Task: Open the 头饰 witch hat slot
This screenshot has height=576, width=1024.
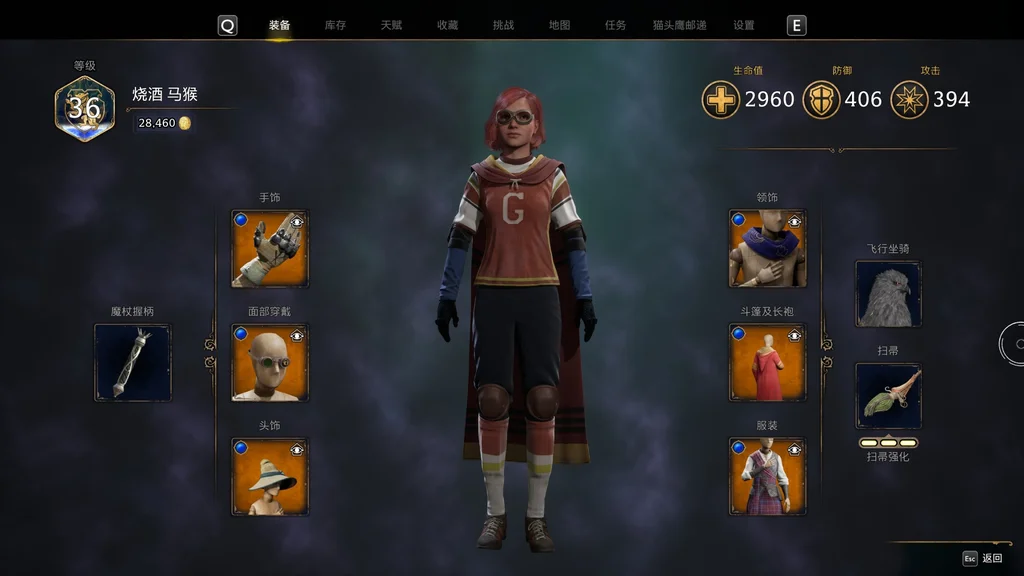Action: (270, 477)
